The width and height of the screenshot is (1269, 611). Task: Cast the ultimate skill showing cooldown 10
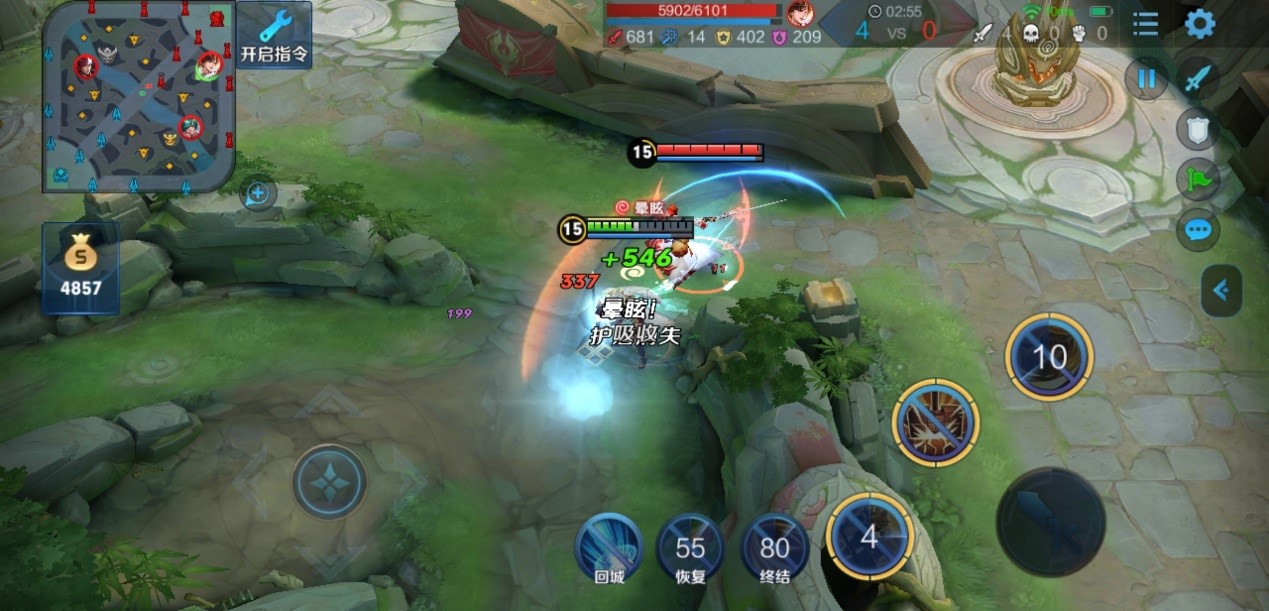(1049, 357)
